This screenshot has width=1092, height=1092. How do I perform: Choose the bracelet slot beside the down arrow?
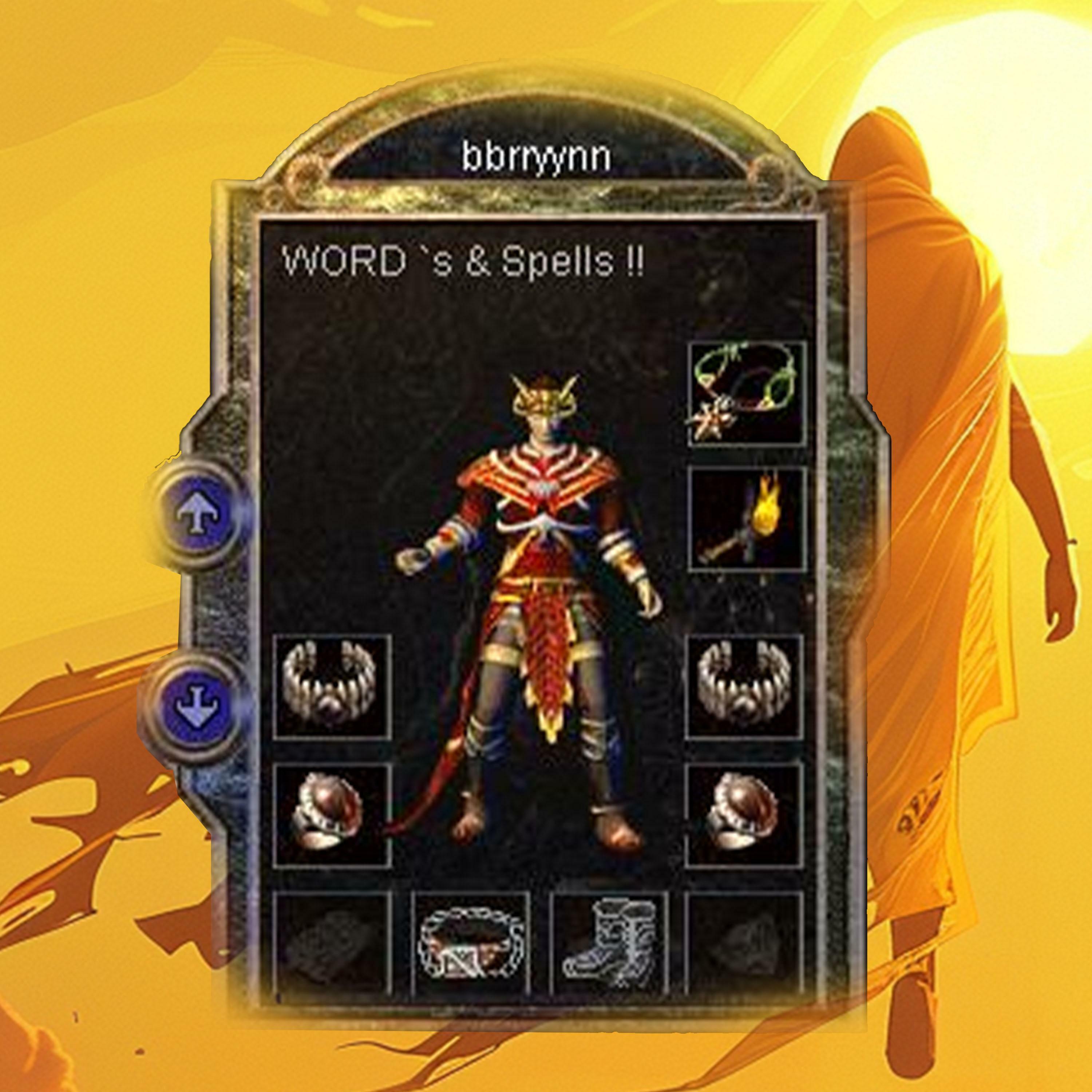point(332,686)
